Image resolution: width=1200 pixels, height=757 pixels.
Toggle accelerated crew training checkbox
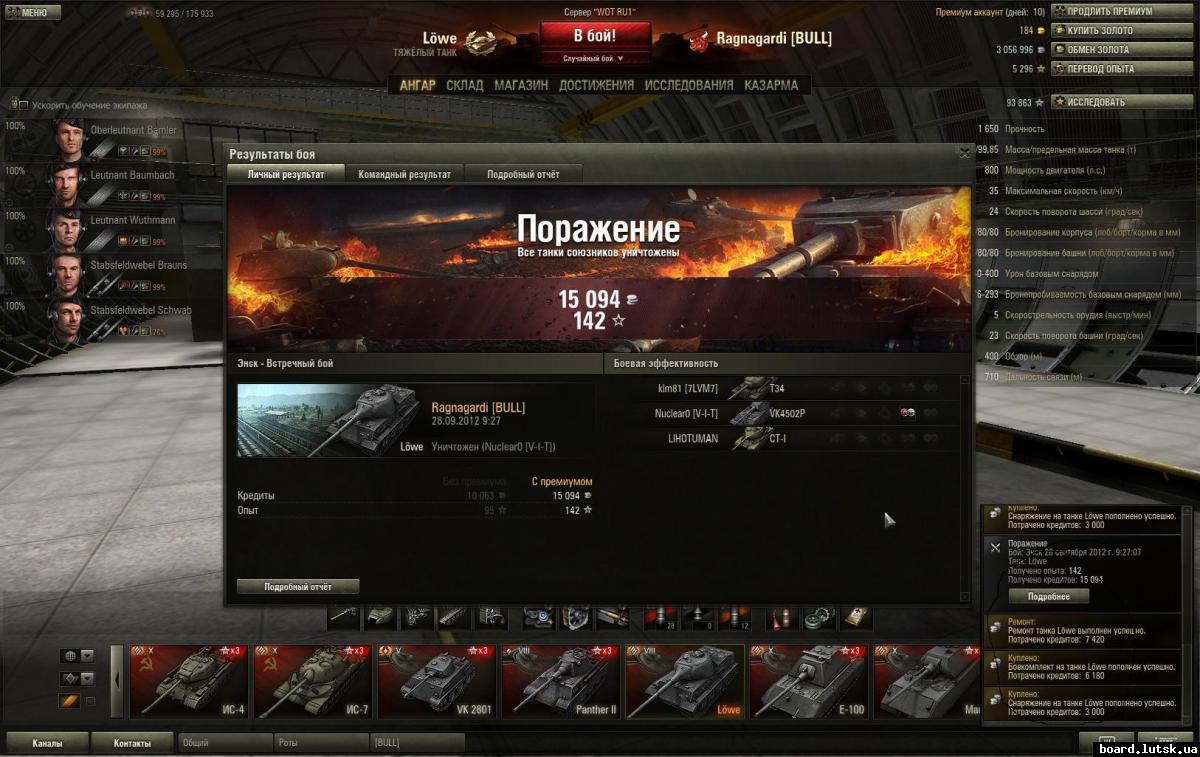pyautogui.click(x=23, y=105)
